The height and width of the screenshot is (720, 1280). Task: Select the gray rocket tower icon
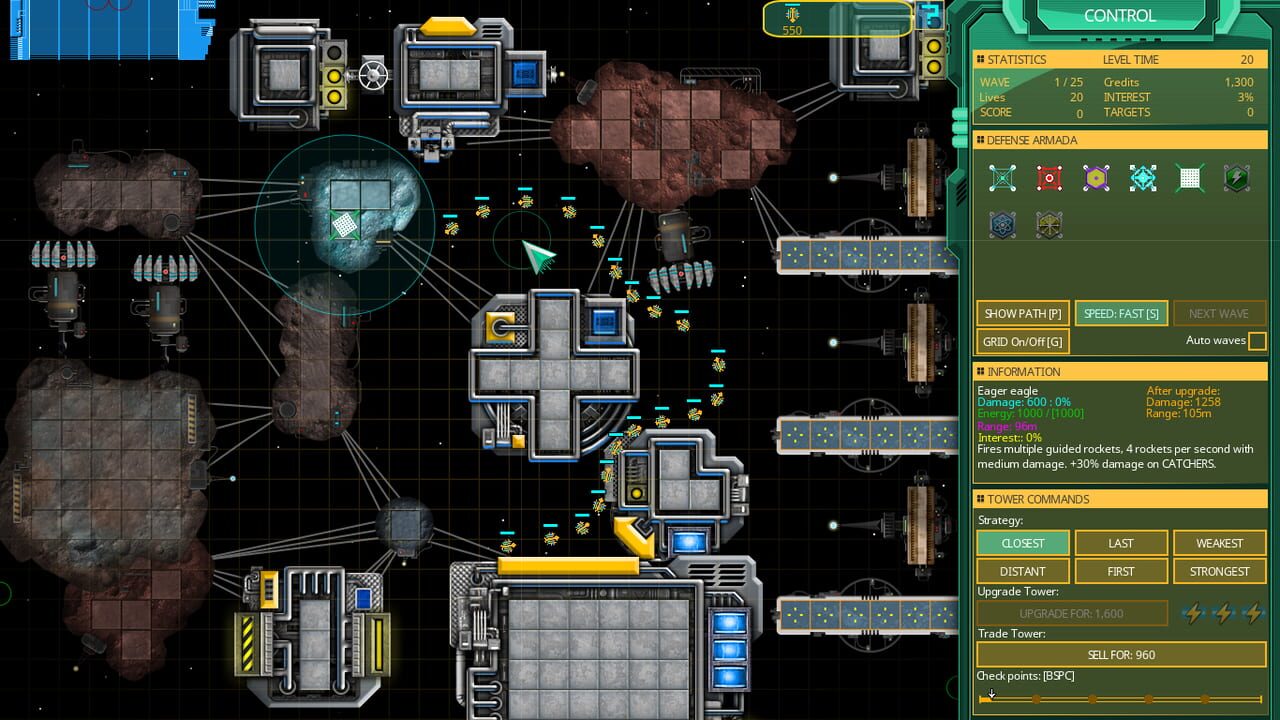click(x=1049, y=225)
